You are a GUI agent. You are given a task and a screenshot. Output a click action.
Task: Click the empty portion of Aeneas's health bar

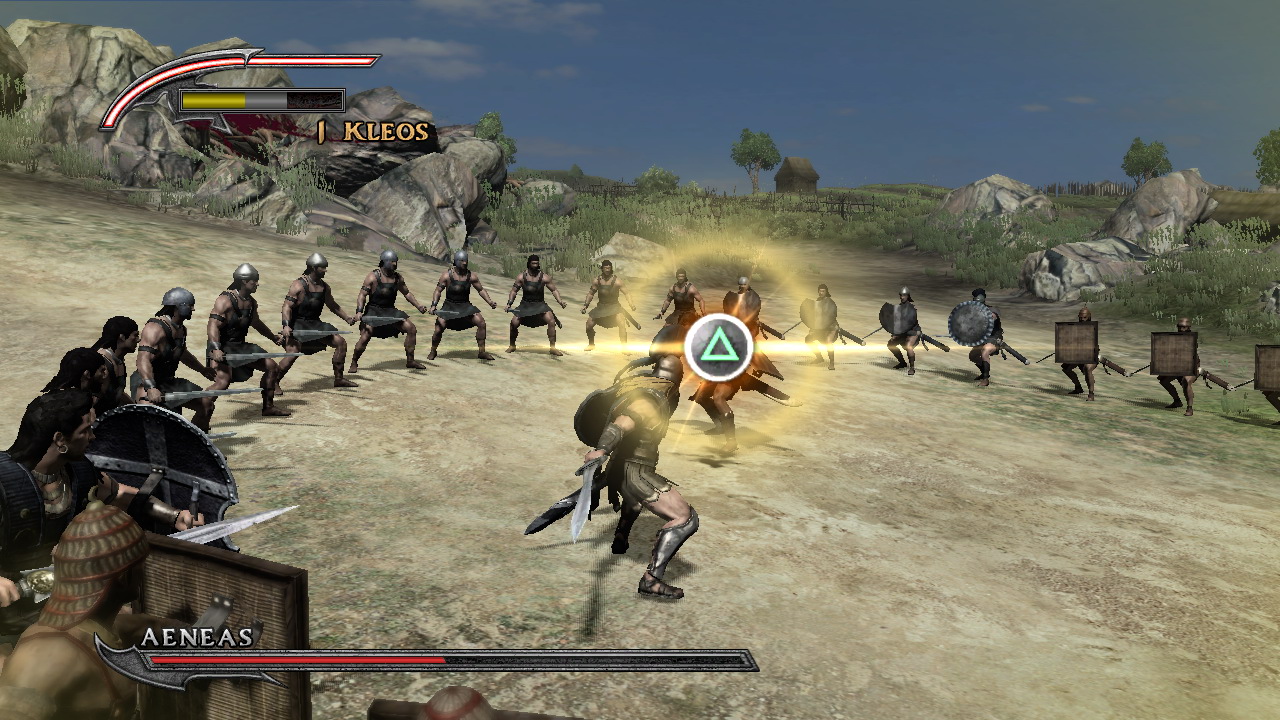point(600,659)
